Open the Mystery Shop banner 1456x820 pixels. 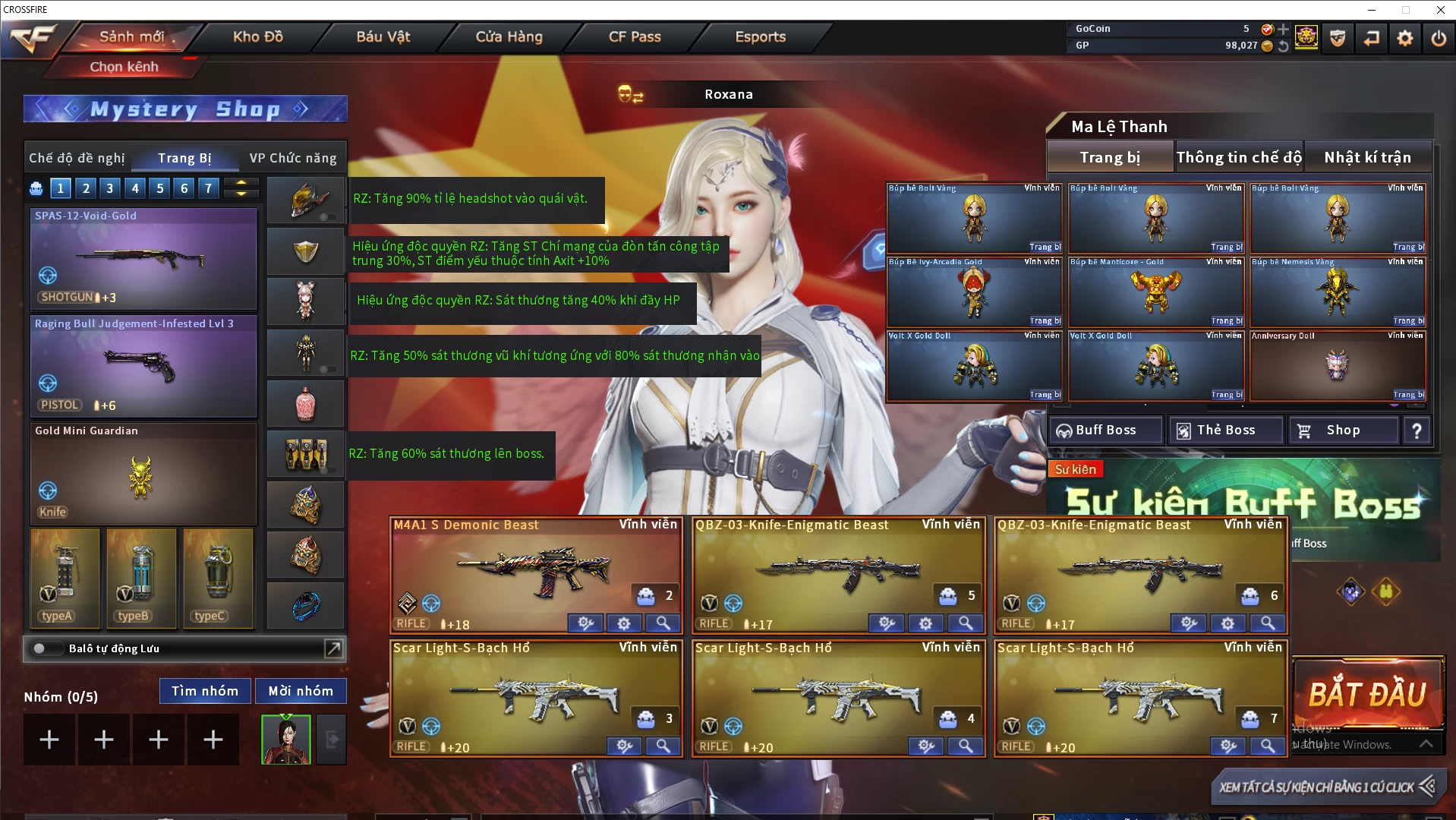[185, 109]
